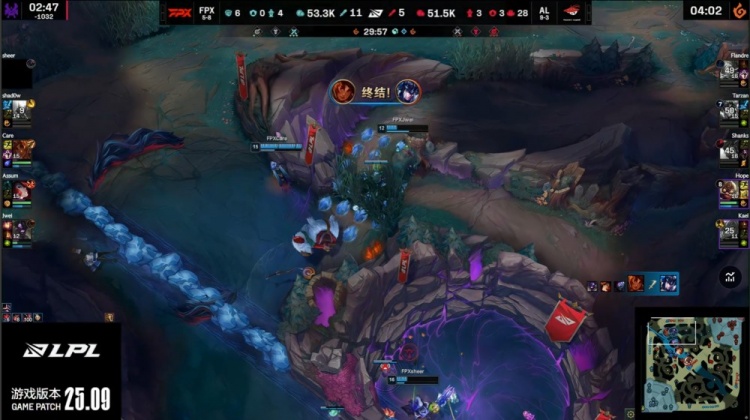Viewport: 750px width, 420px height.
Task: Select Shanks's champion portrait
Action: click(732, 150)
